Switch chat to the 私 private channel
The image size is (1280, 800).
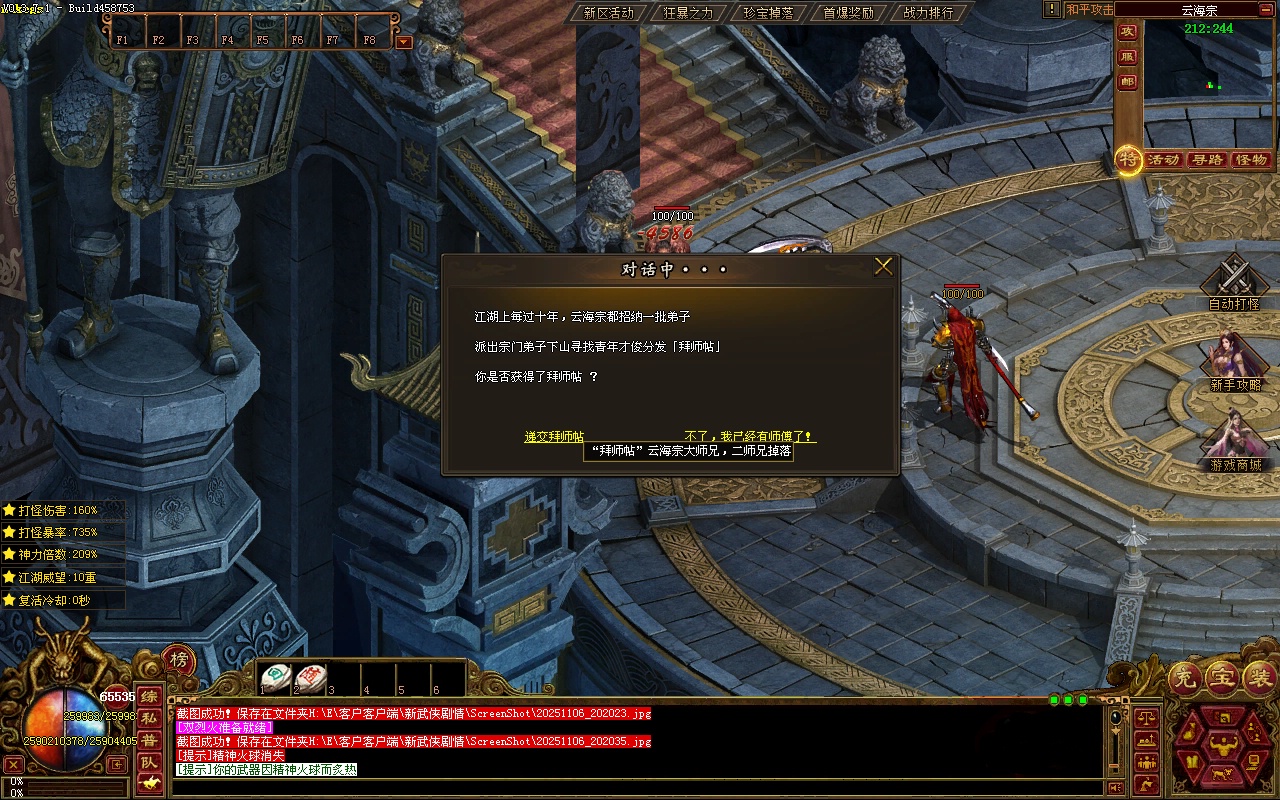point(149,718)
